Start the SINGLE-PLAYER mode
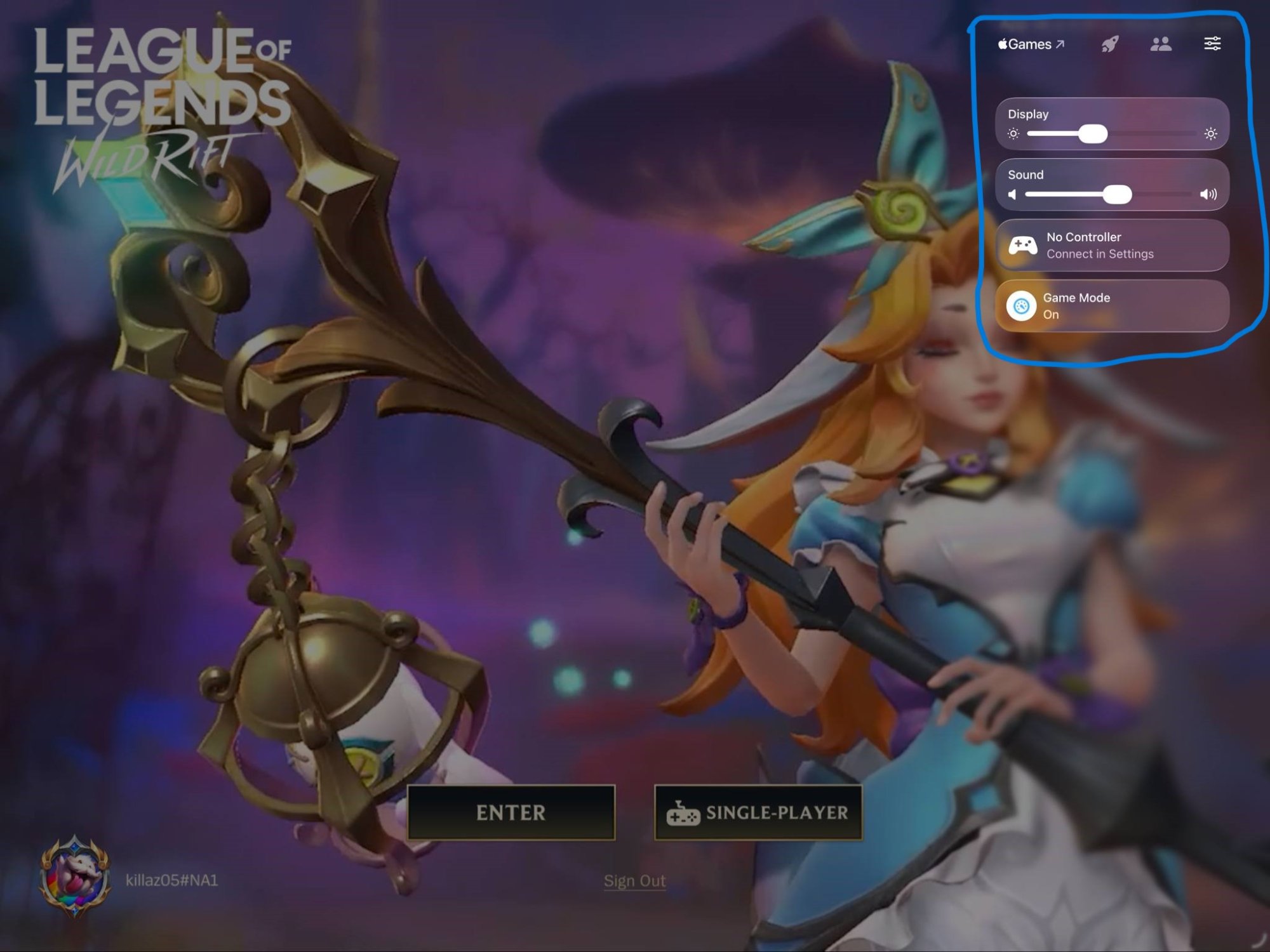The height and width of the screenshot is (952, 1270). [758, 812]
